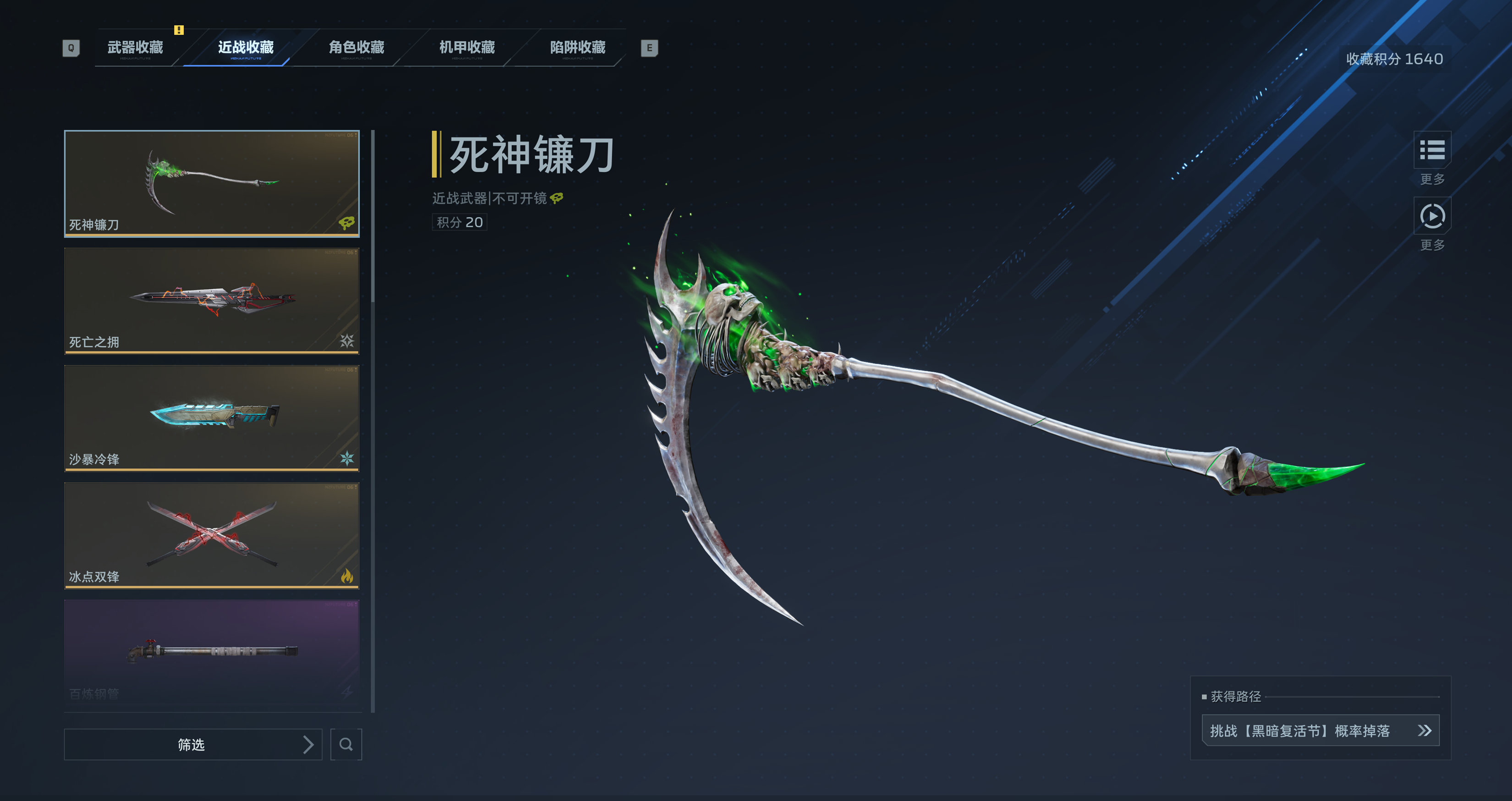Click the toxic icon beside 不可开镜 text
This screenshot has width=1512, height=801.
tap(556, 198)
